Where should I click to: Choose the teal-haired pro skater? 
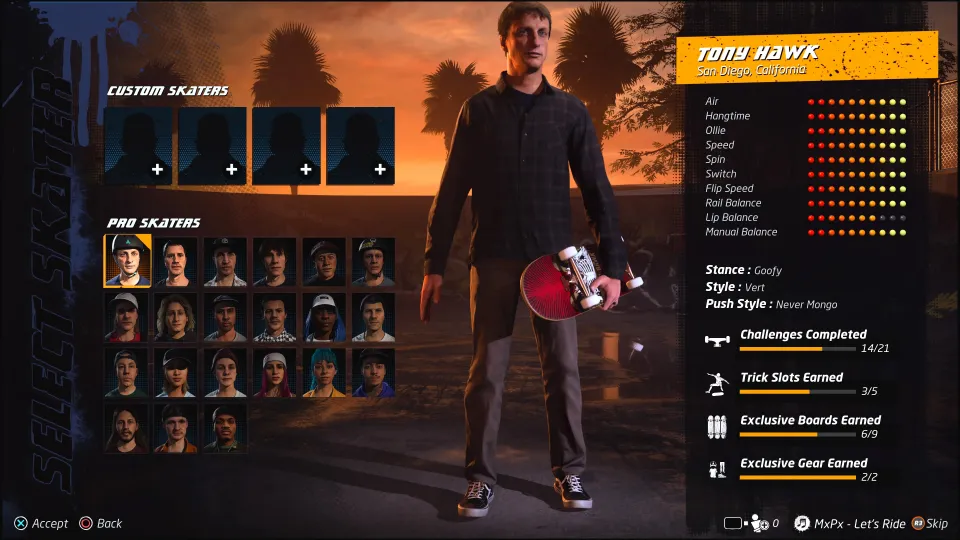pyautogui.click(x=325, y=372)
